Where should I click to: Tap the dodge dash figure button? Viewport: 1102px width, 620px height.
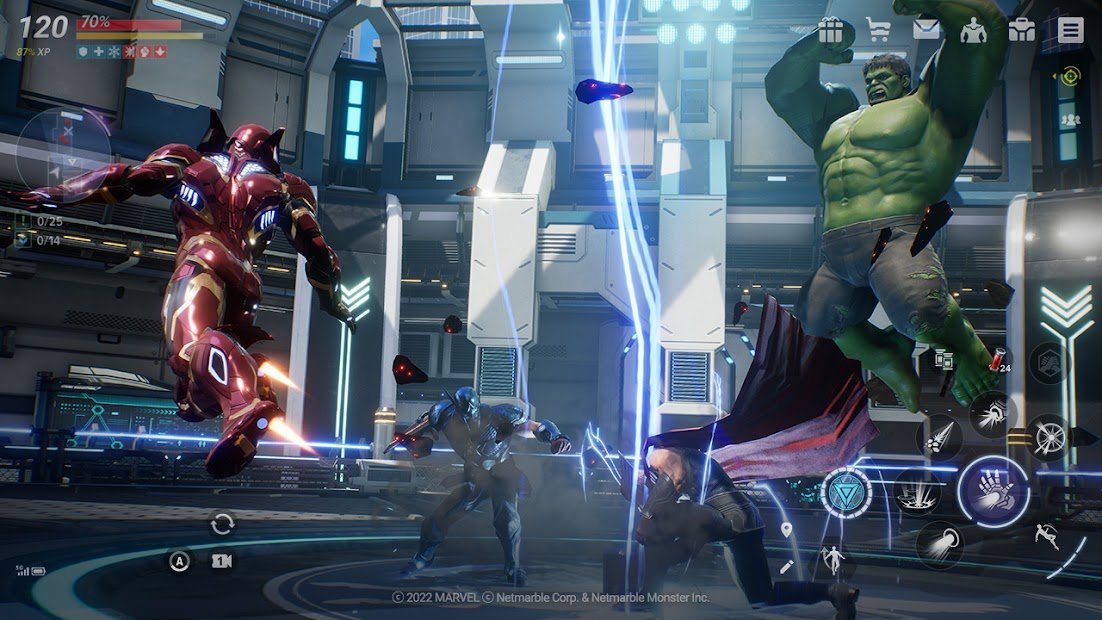[1048, 535]
